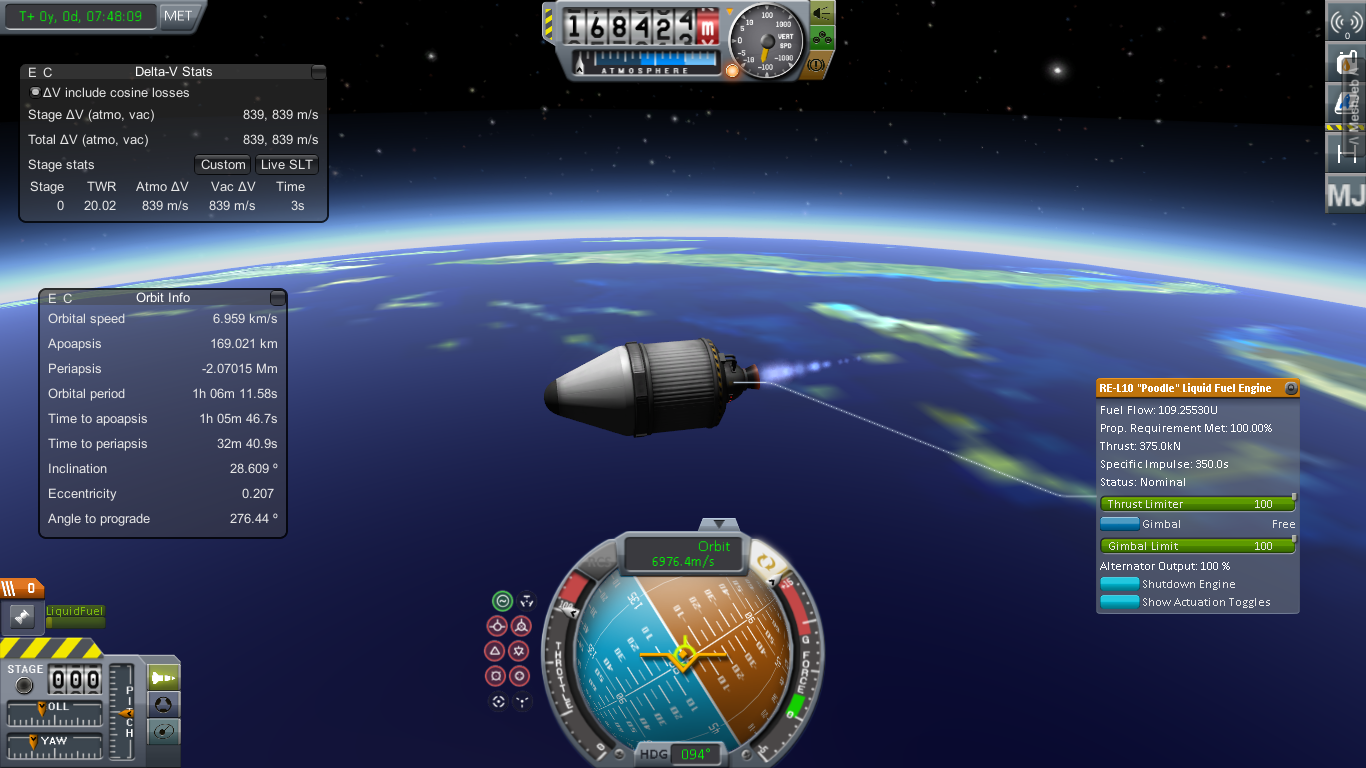Select the staging engine icon in stage 0
Image resolution: width=1366 pixels, height=768 pixels.
23,617
